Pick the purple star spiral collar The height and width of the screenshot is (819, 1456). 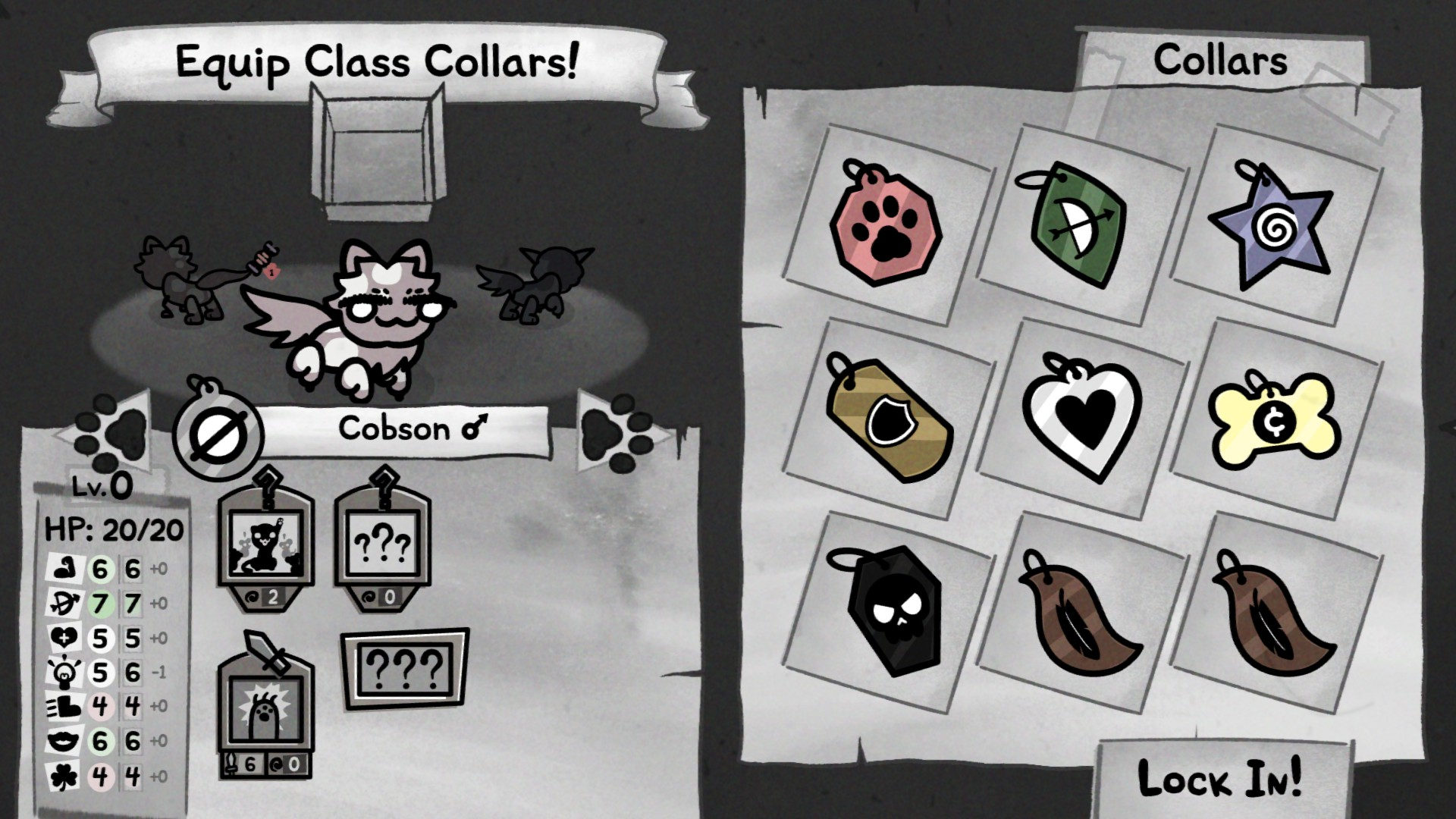[x=1271, y=224]
